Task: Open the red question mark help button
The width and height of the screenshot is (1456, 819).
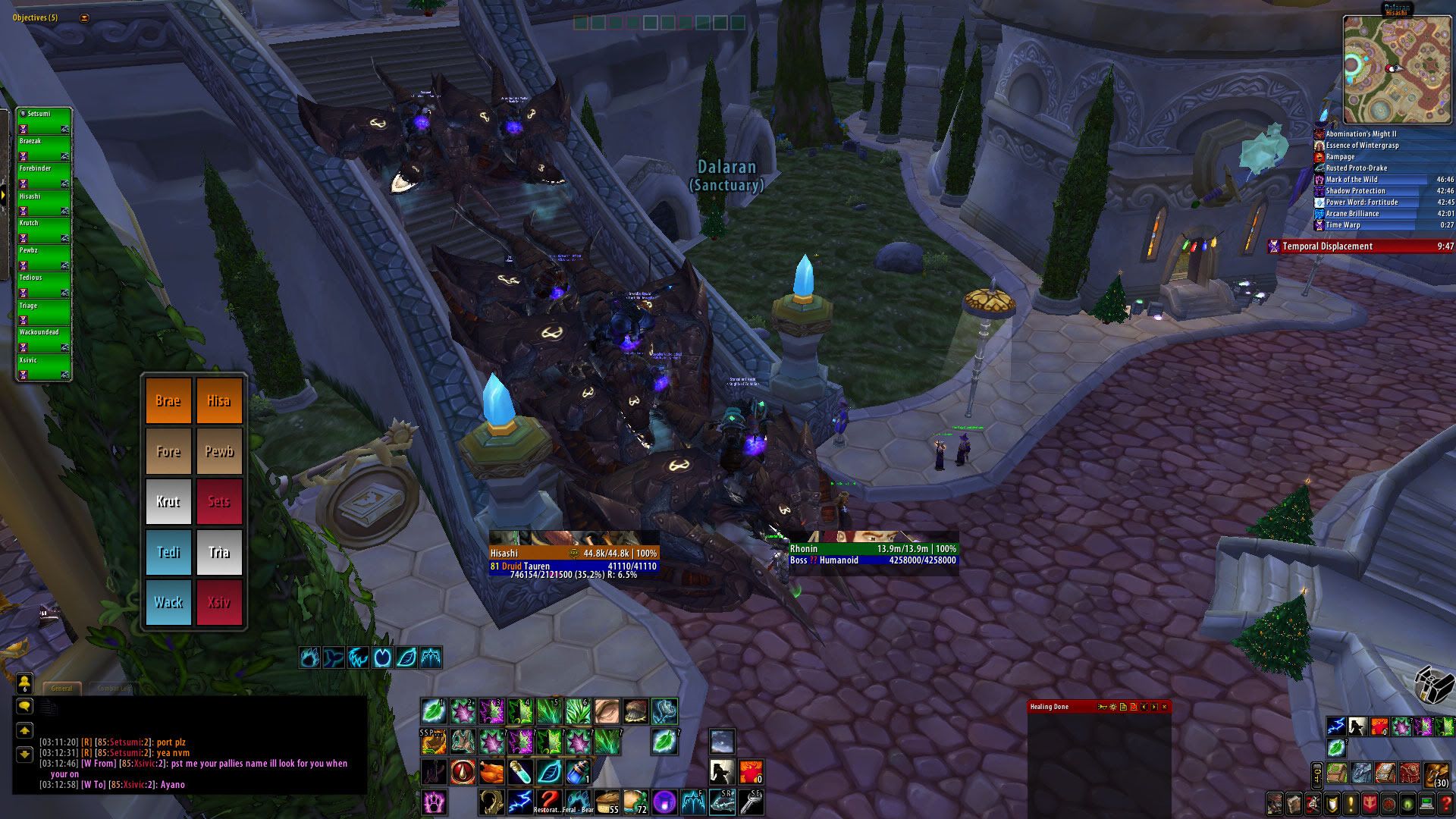Action: click(1446, 803)
